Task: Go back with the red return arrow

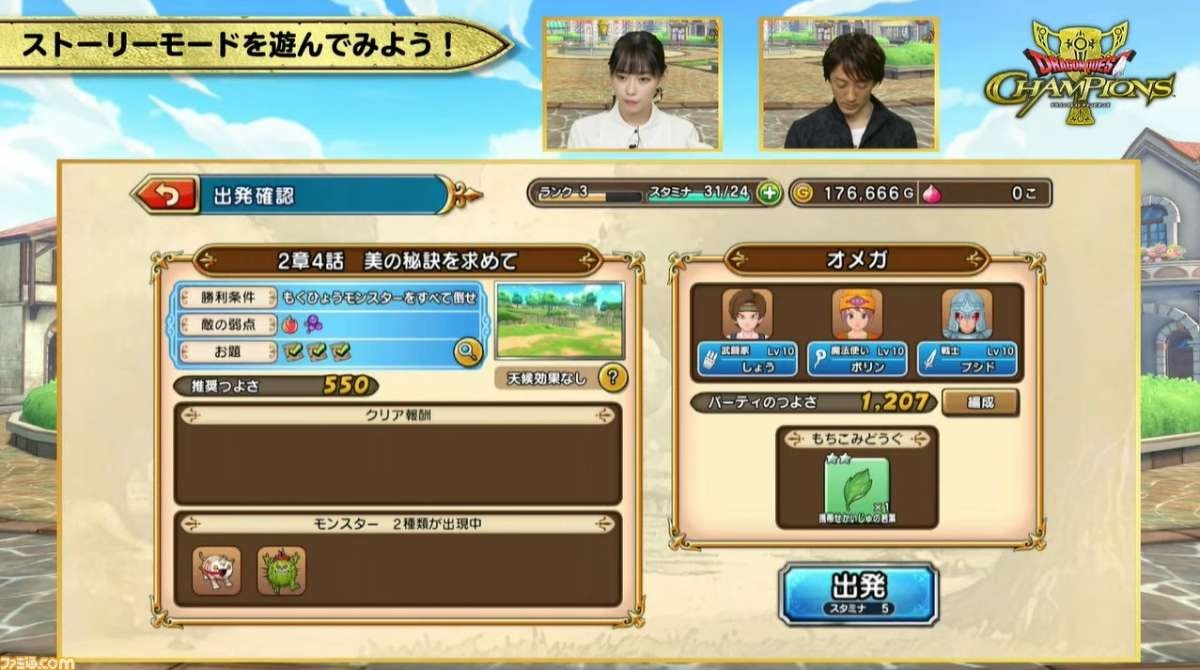Action: [165, 196]
